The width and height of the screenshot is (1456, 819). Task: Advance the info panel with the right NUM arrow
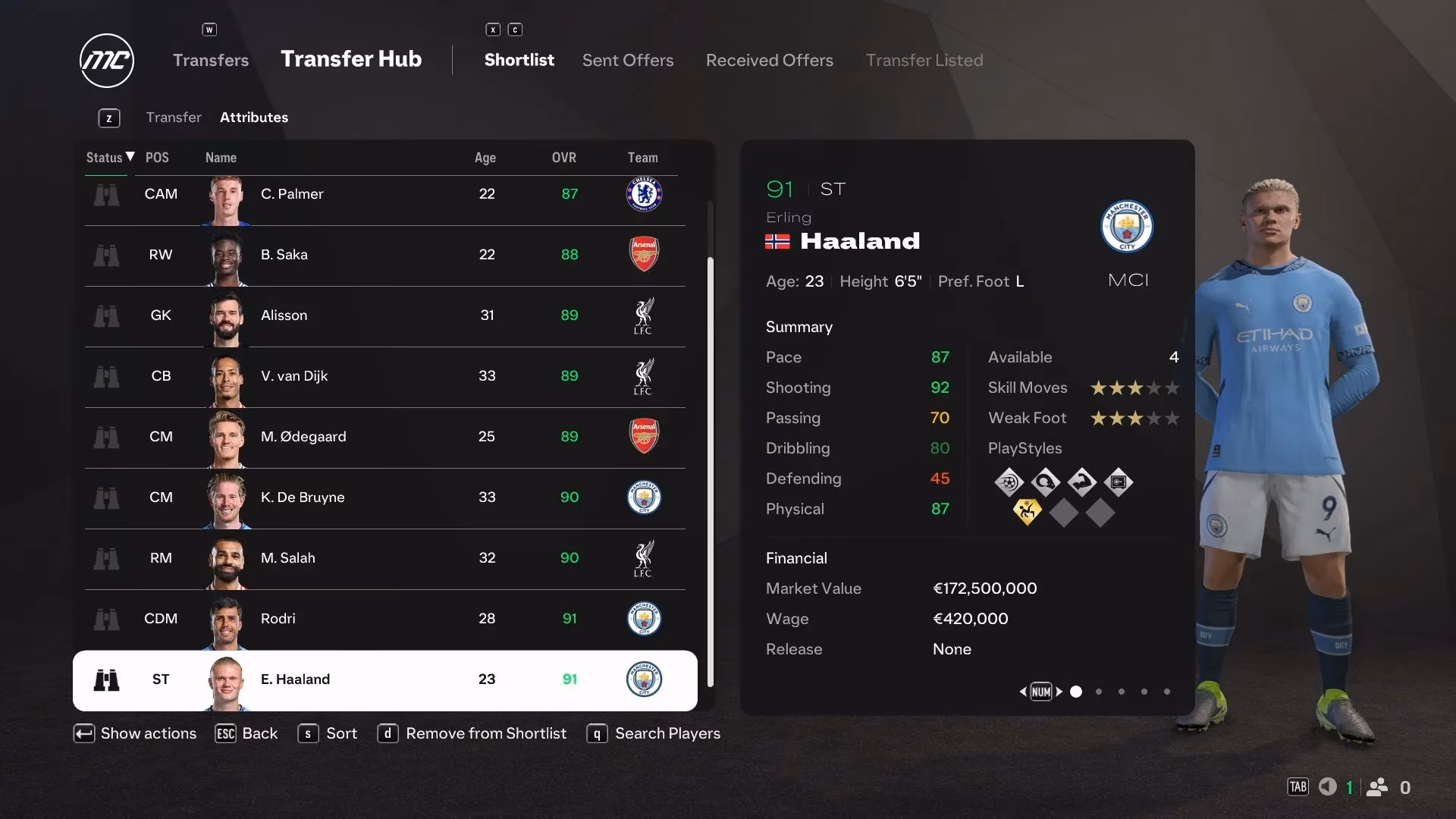[1059, 692]
